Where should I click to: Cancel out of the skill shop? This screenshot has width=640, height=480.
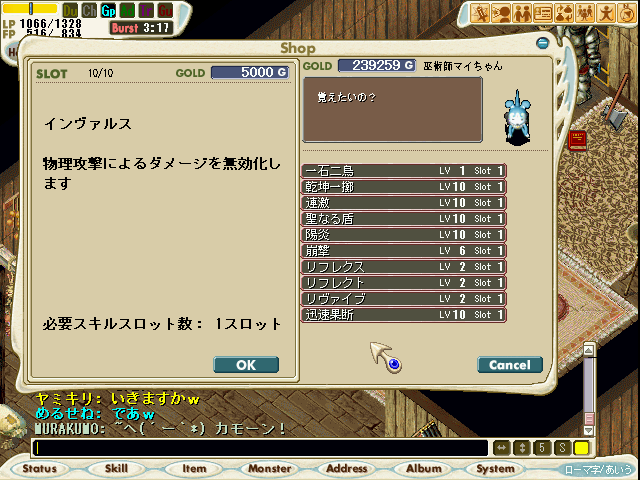coord(510,365)
